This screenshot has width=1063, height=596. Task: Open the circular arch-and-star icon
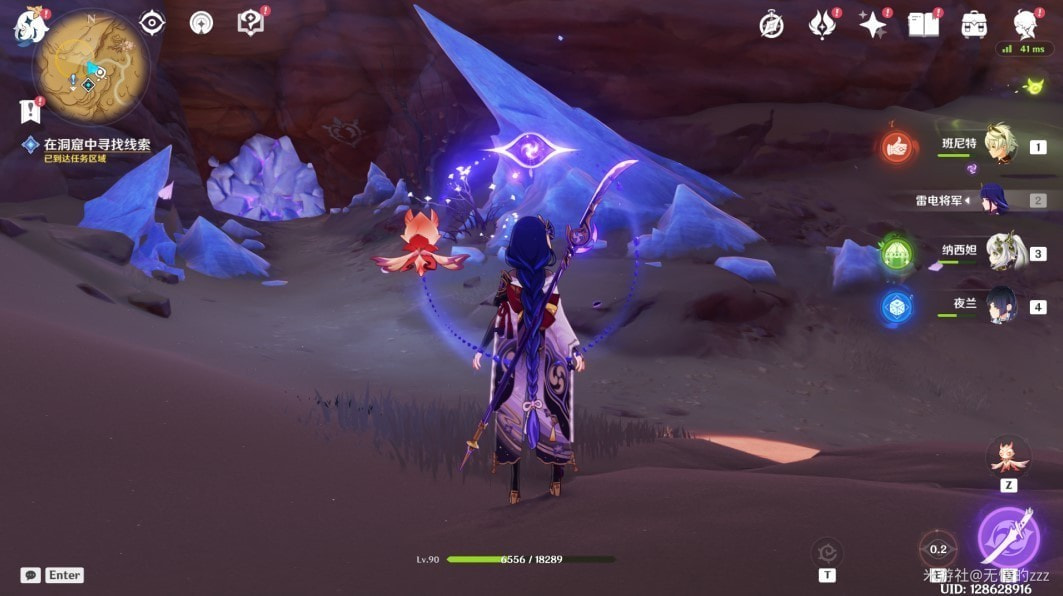pyautogui.click(x=201, y=23)
